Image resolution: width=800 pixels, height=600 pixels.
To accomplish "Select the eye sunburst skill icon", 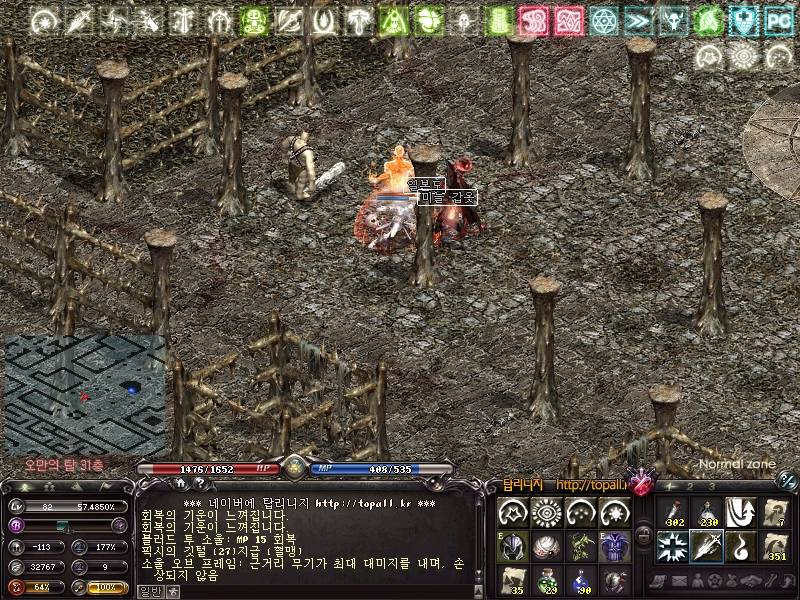I will [547, 513].
